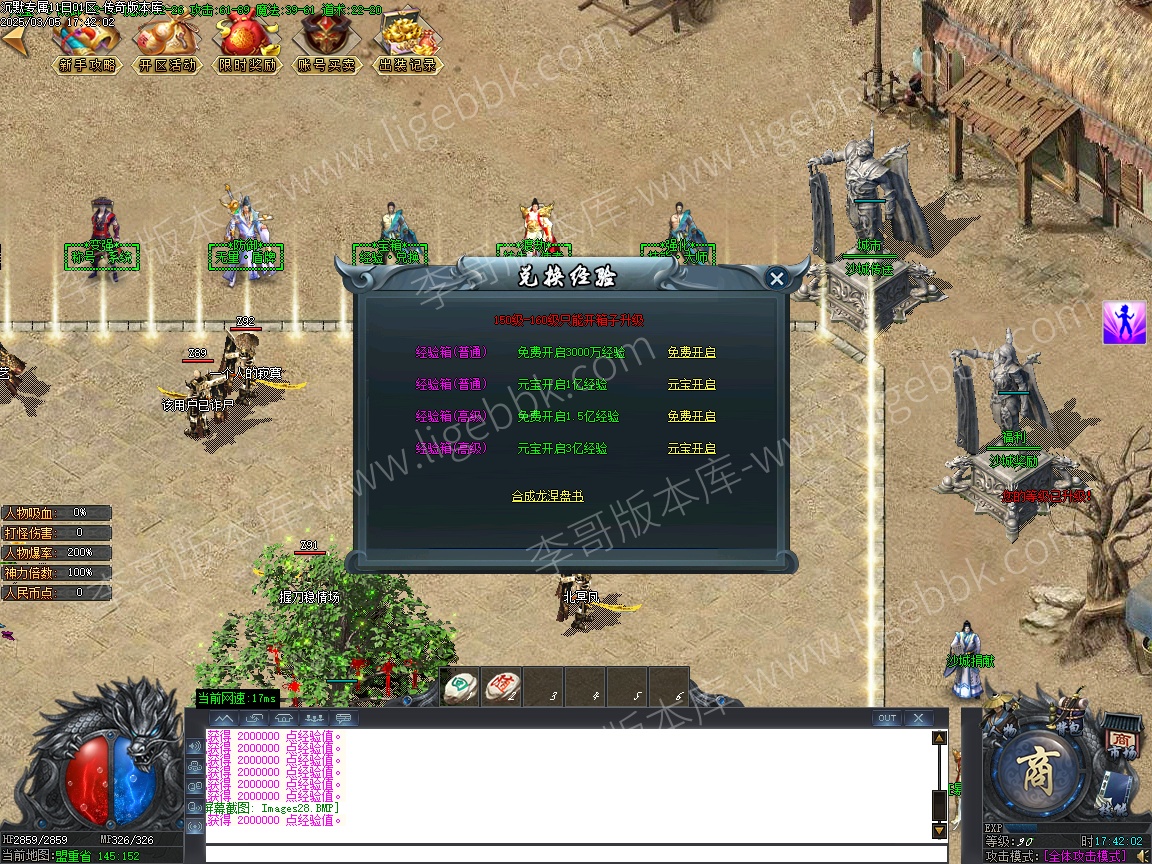The width and height of the screenshot is (1152, 864).
Task: Click the OUT button on the chat bar
Action: pos(886,718)
